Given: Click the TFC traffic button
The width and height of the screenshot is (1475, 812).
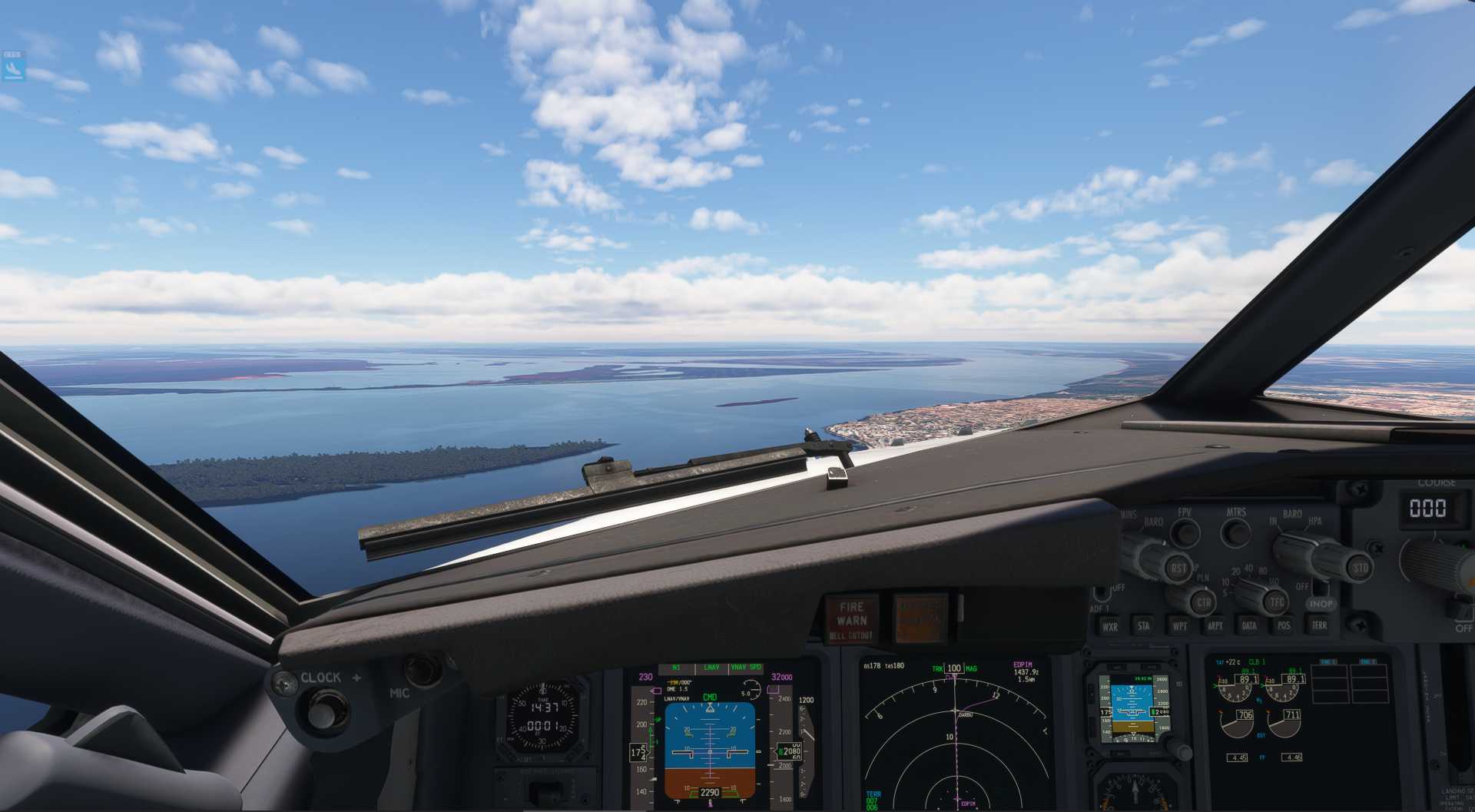Looking at the screenshot, I should [1276, 602].
